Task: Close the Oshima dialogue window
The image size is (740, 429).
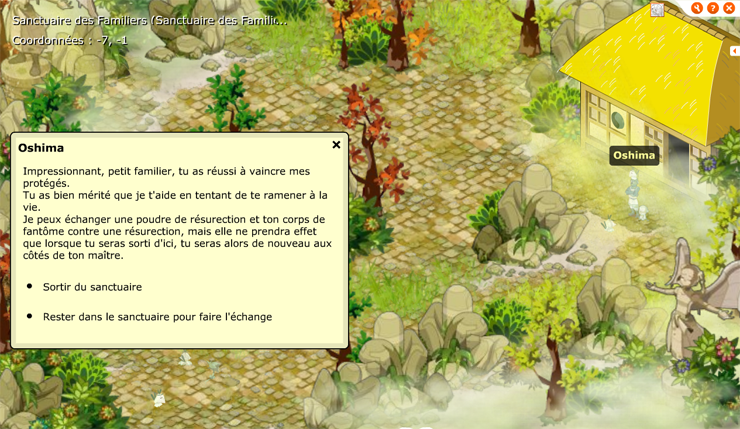Action: 336,145
